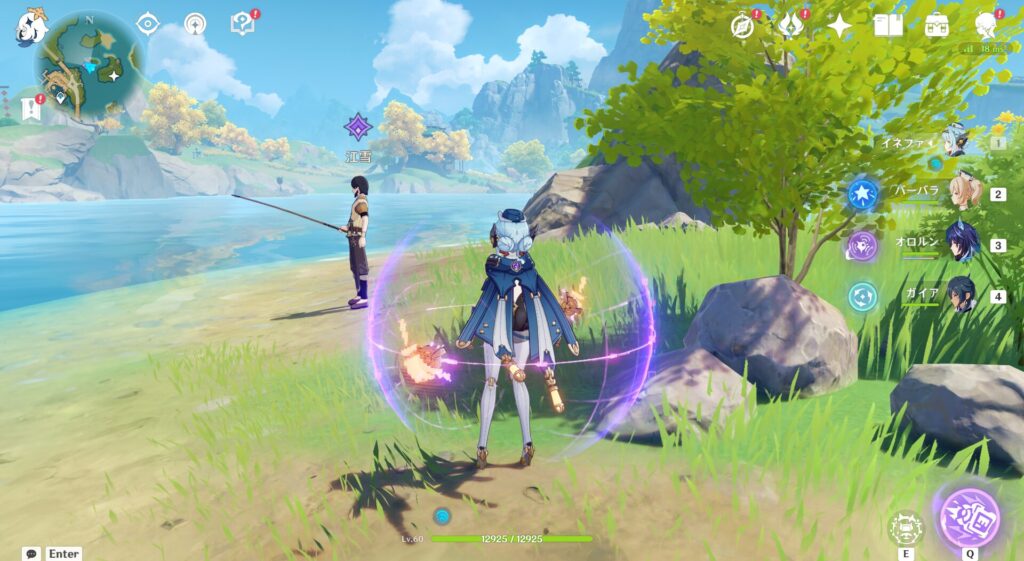Toggle the elemental sight eye icon
This screenshot has width=1024, height=561.
click(x=148, y=24)
